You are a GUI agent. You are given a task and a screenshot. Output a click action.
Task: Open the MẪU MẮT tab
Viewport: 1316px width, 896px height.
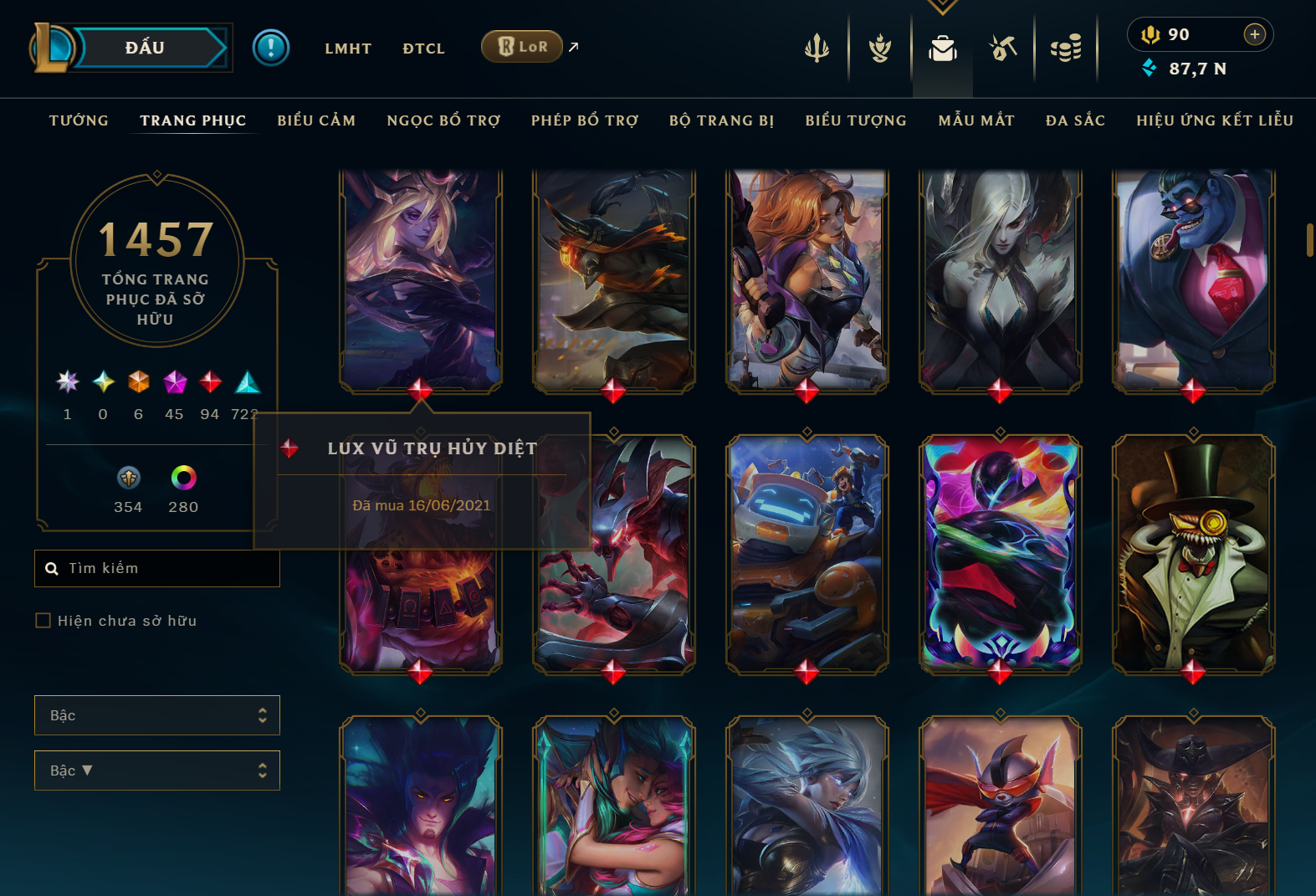[x=975, y=120]
